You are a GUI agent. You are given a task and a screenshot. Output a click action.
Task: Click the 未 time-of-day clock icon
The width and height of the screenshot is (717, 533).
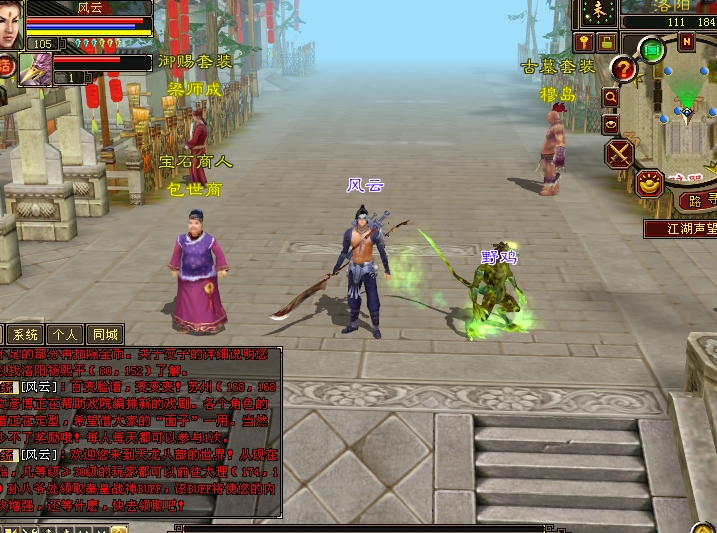[x=599, y=11]
